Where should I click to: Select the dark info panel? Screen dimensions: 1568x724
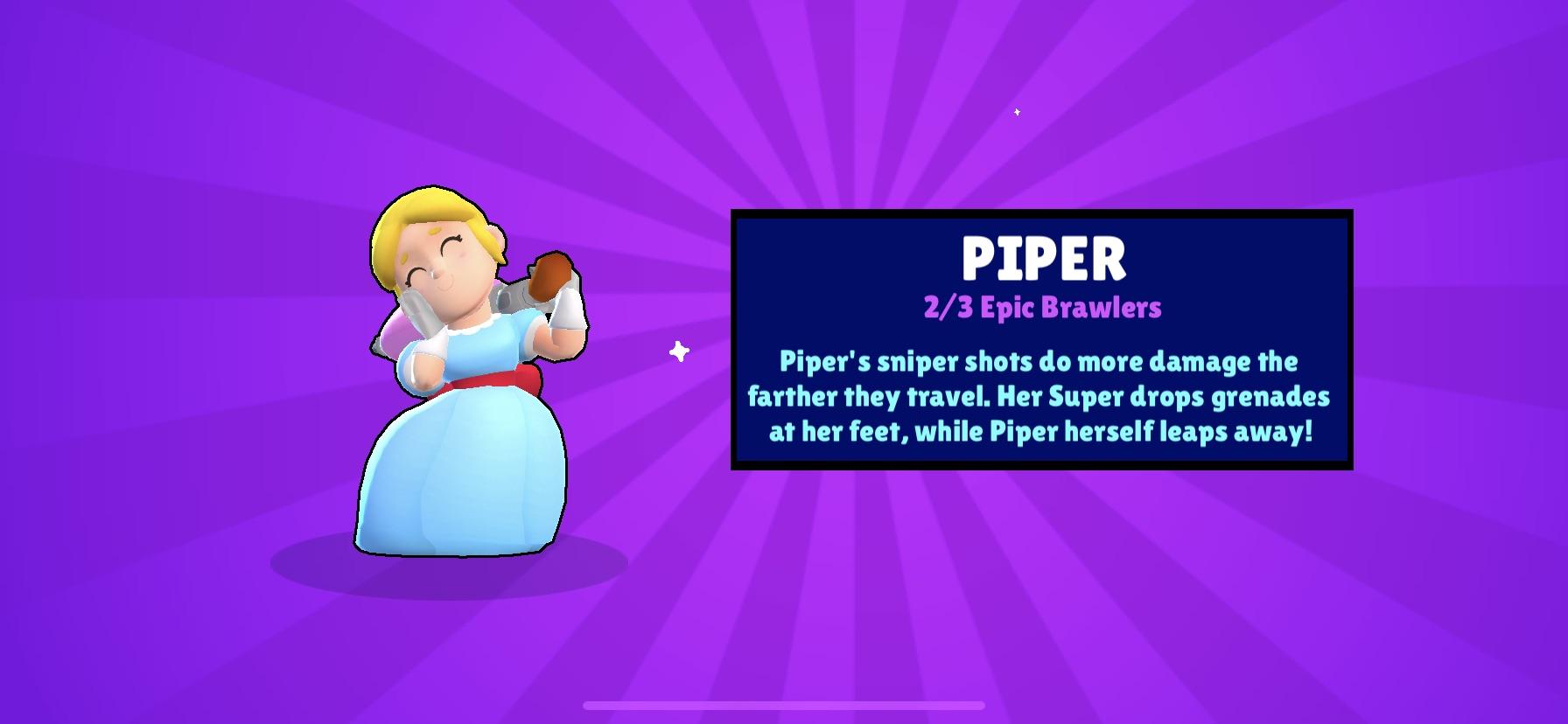(x=1041, y=341)
